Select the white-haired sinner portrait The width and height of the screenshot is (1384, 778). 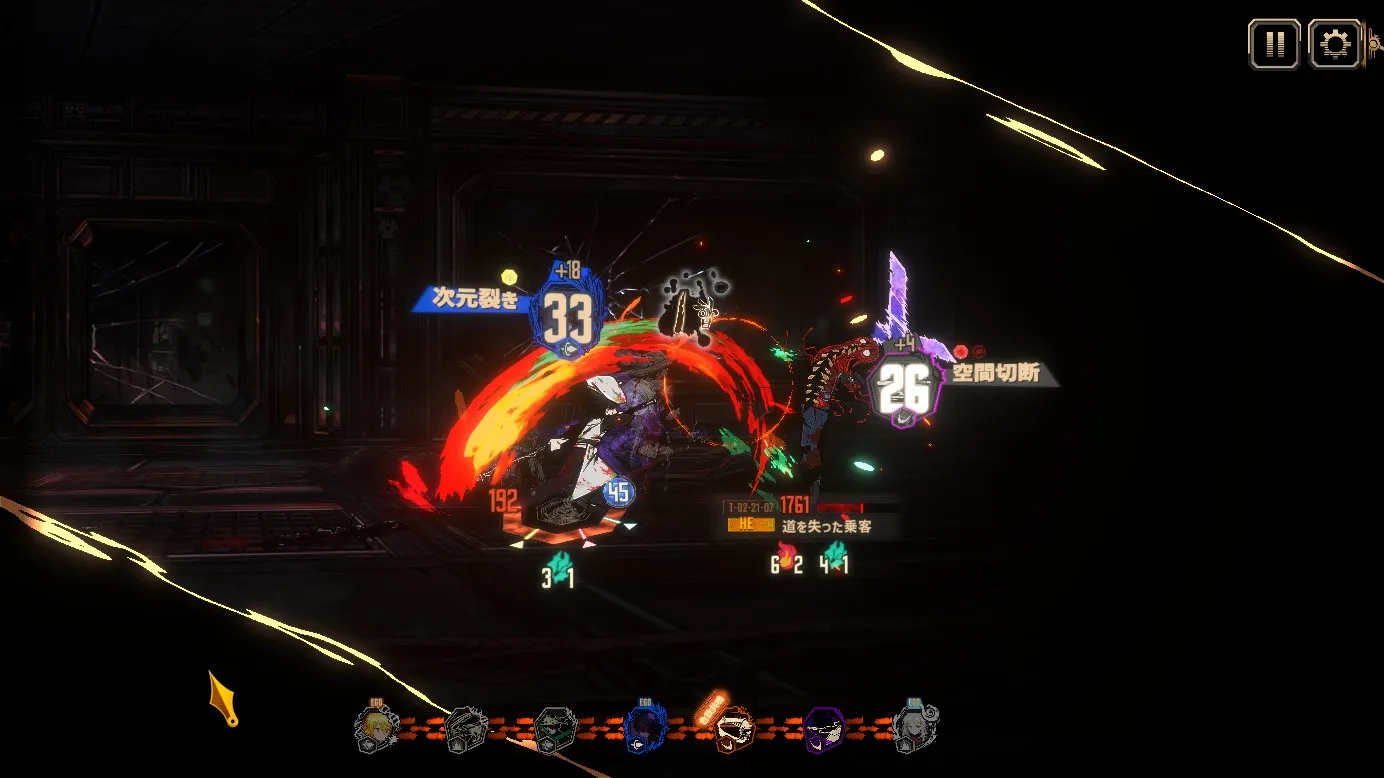912,727
